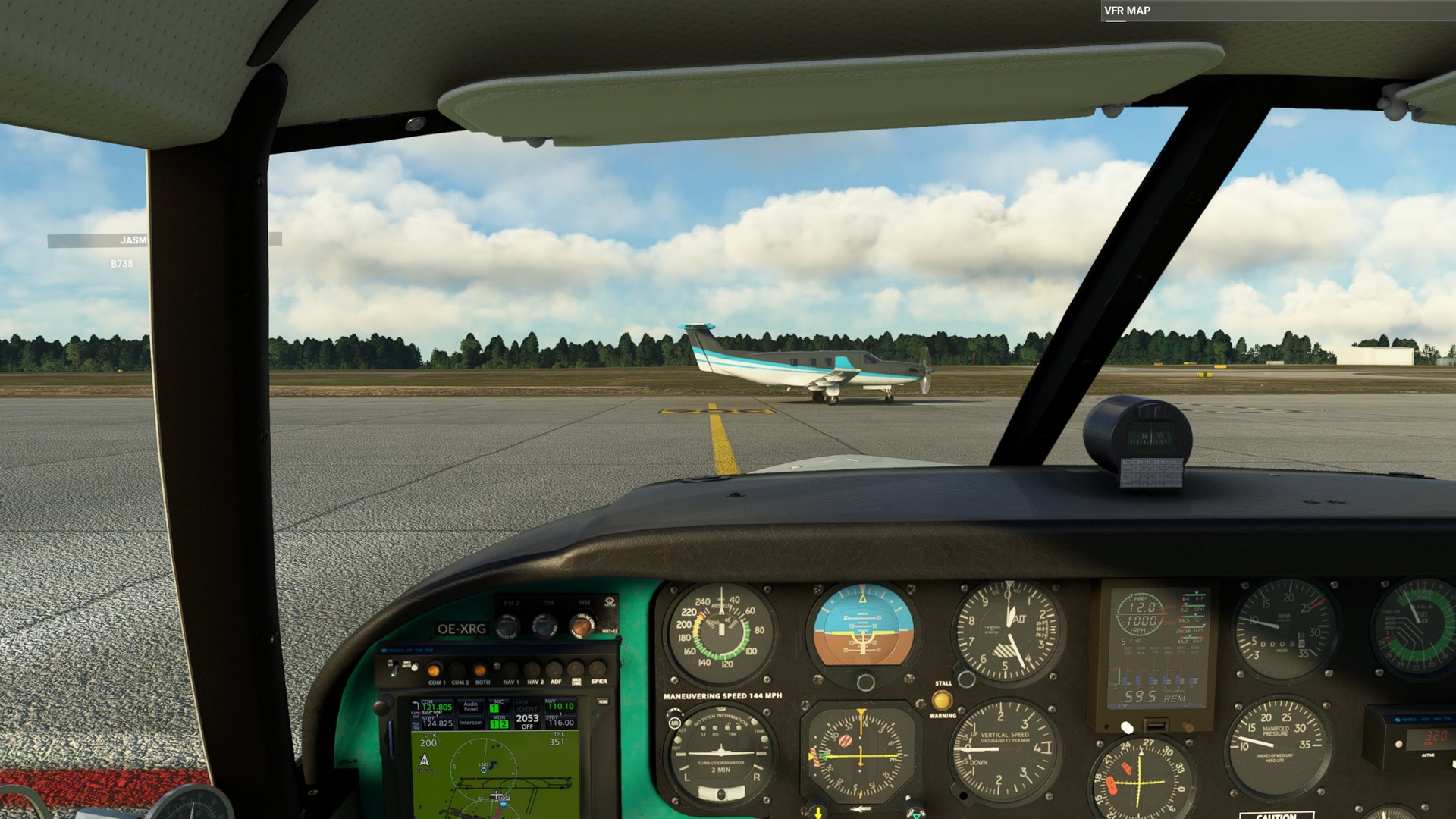The height and width of the screenshot is (819, 1456).
Task: Toggle the NAV 1 audio button
Action: [510, 670]
